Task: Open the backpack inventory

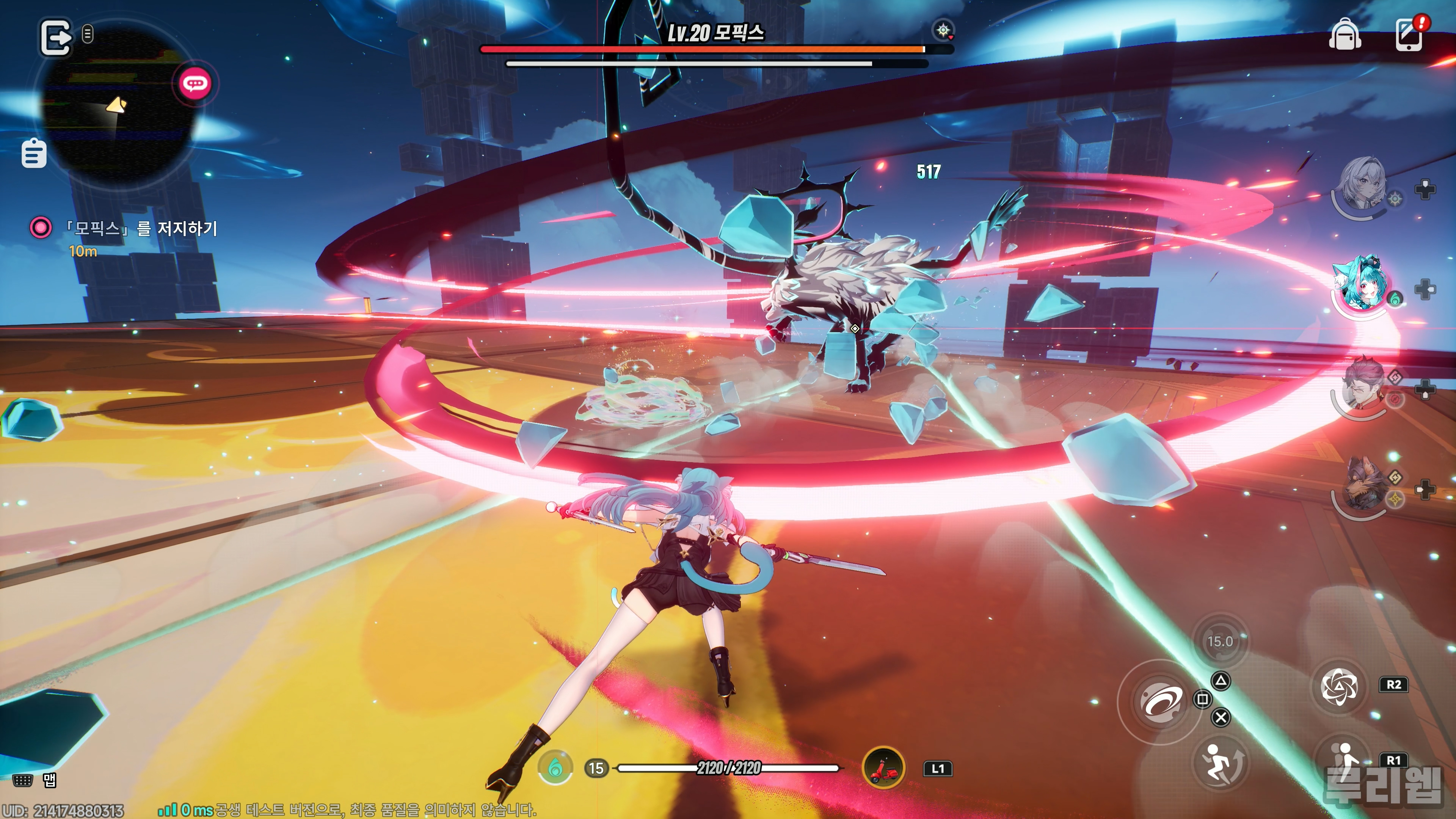Action: [1345, 35]
